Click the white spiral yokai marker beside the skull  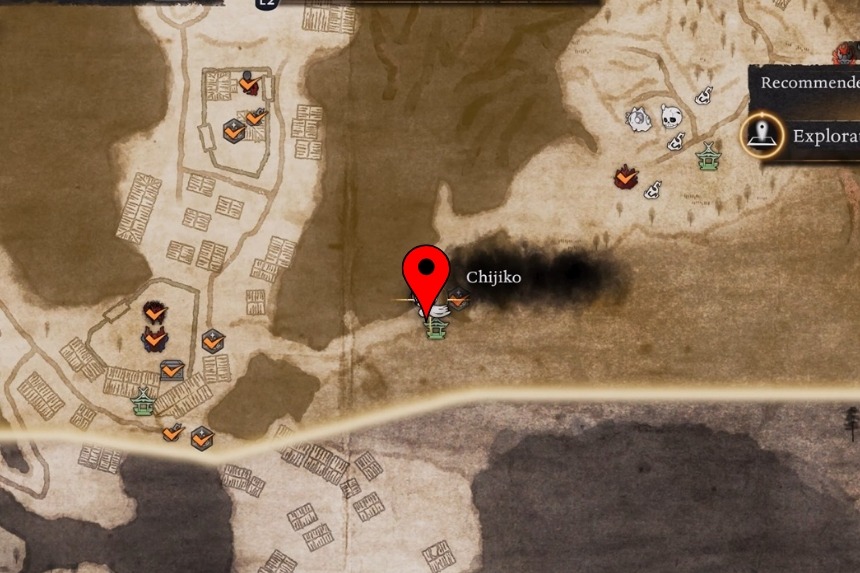click(x=638, y=120)
